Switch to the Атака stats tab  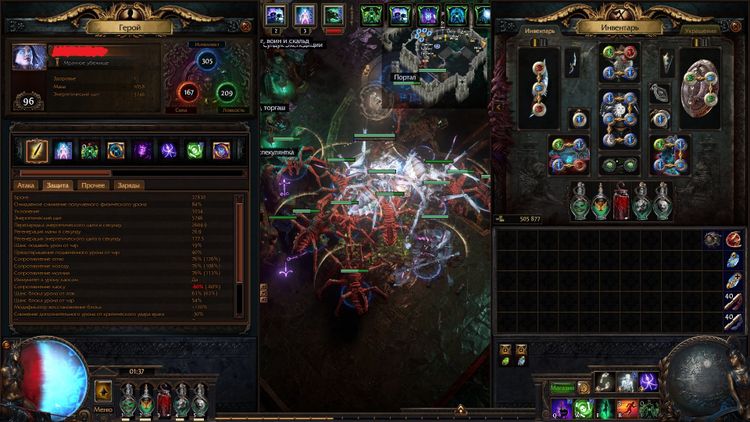[x=26, y=186]
